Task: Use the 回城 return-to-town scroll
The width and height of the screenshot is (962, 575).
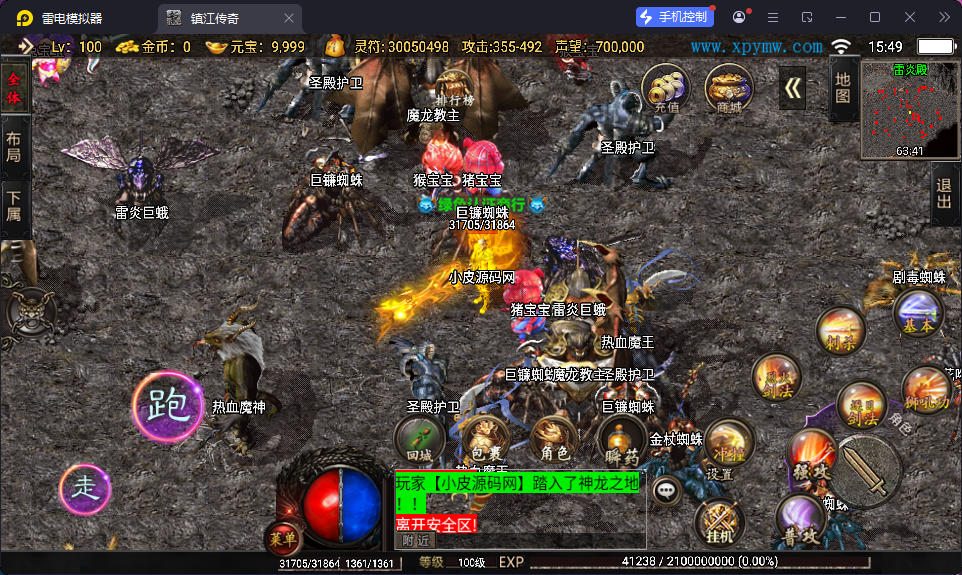Action: coord(419,440)
